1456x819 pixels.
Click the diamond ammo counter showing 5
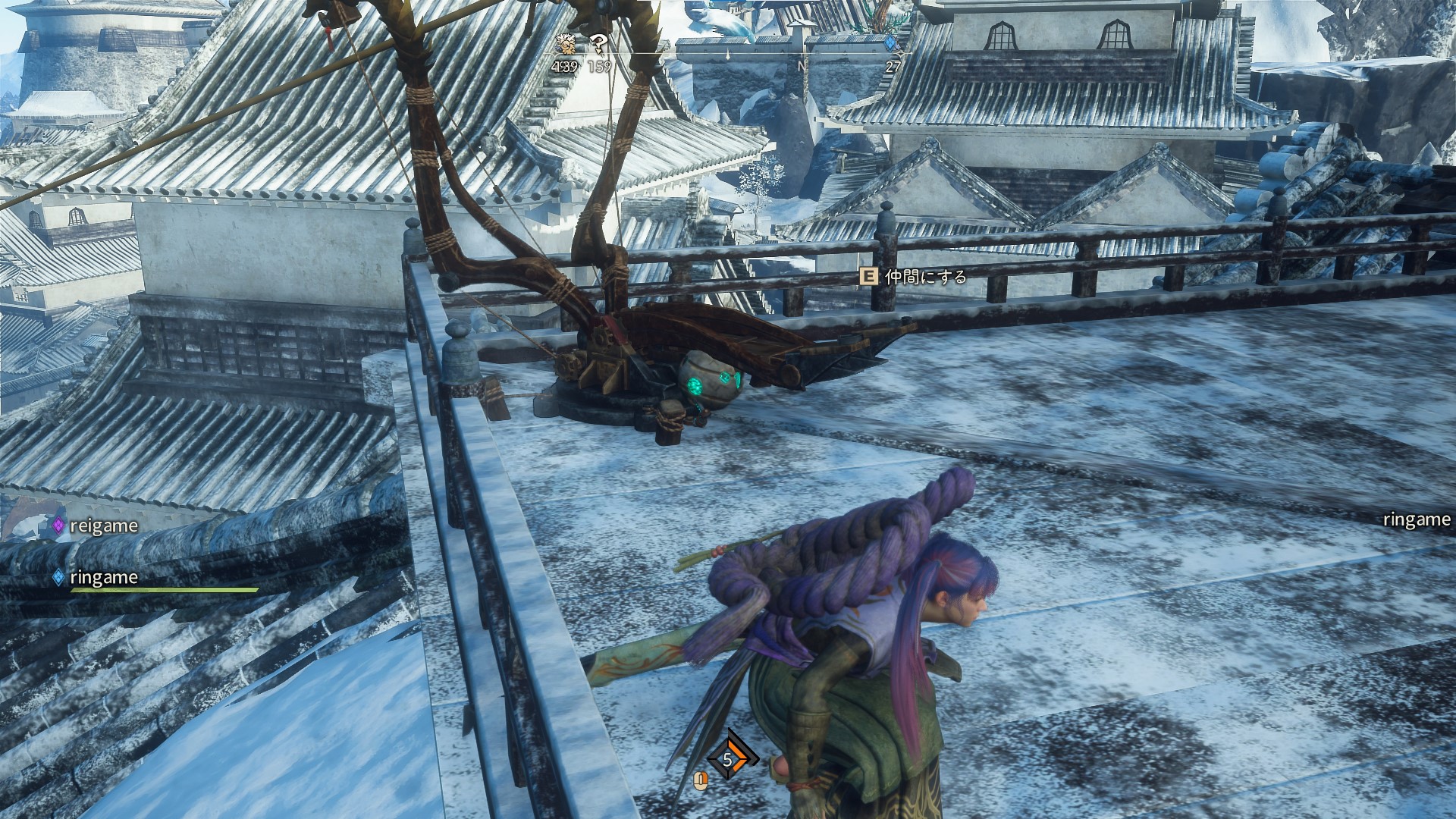click(728, 759)
